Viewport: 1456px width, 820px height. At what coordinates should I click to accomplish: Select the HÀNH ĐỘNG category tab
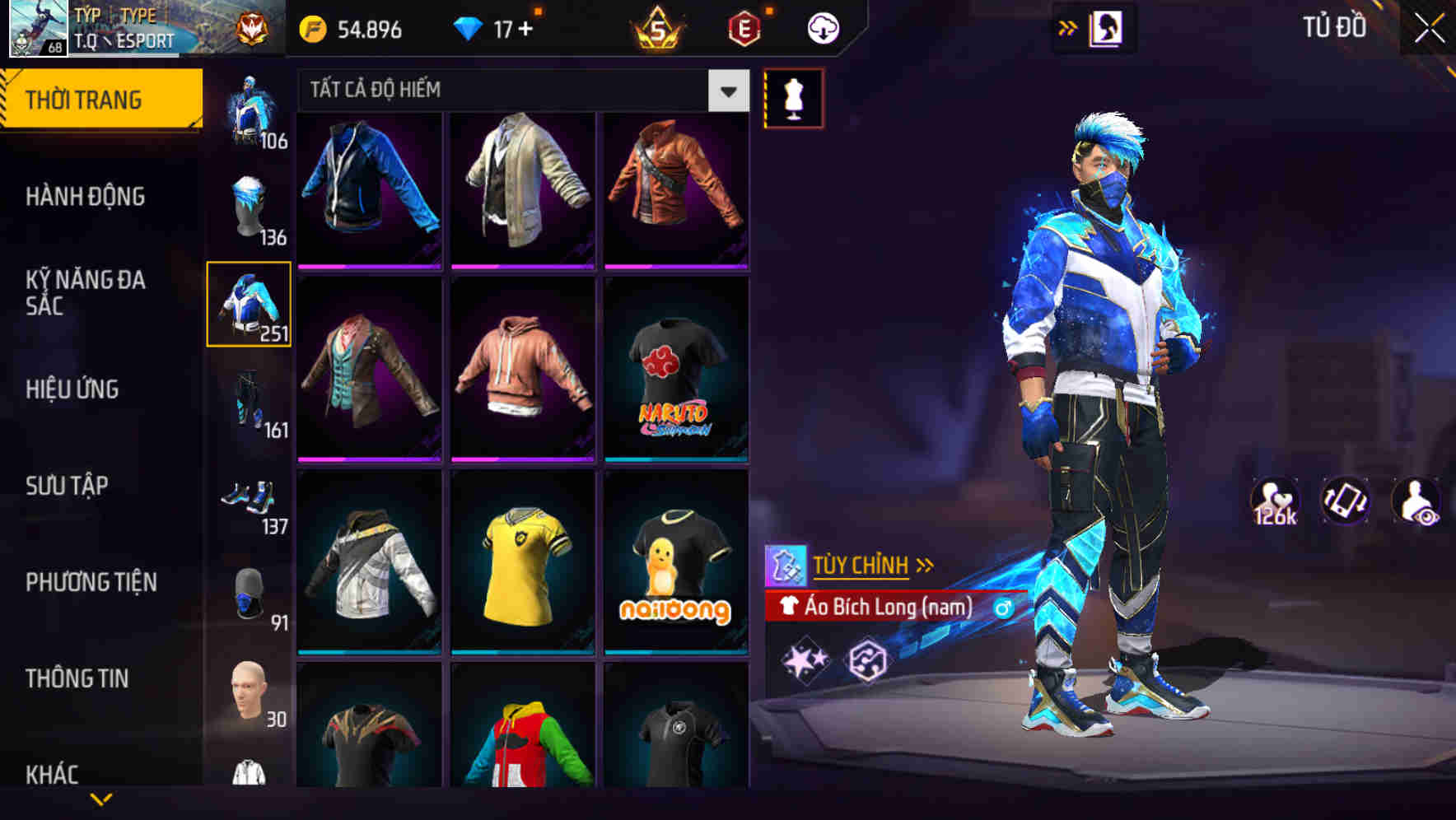pos(86,197)
